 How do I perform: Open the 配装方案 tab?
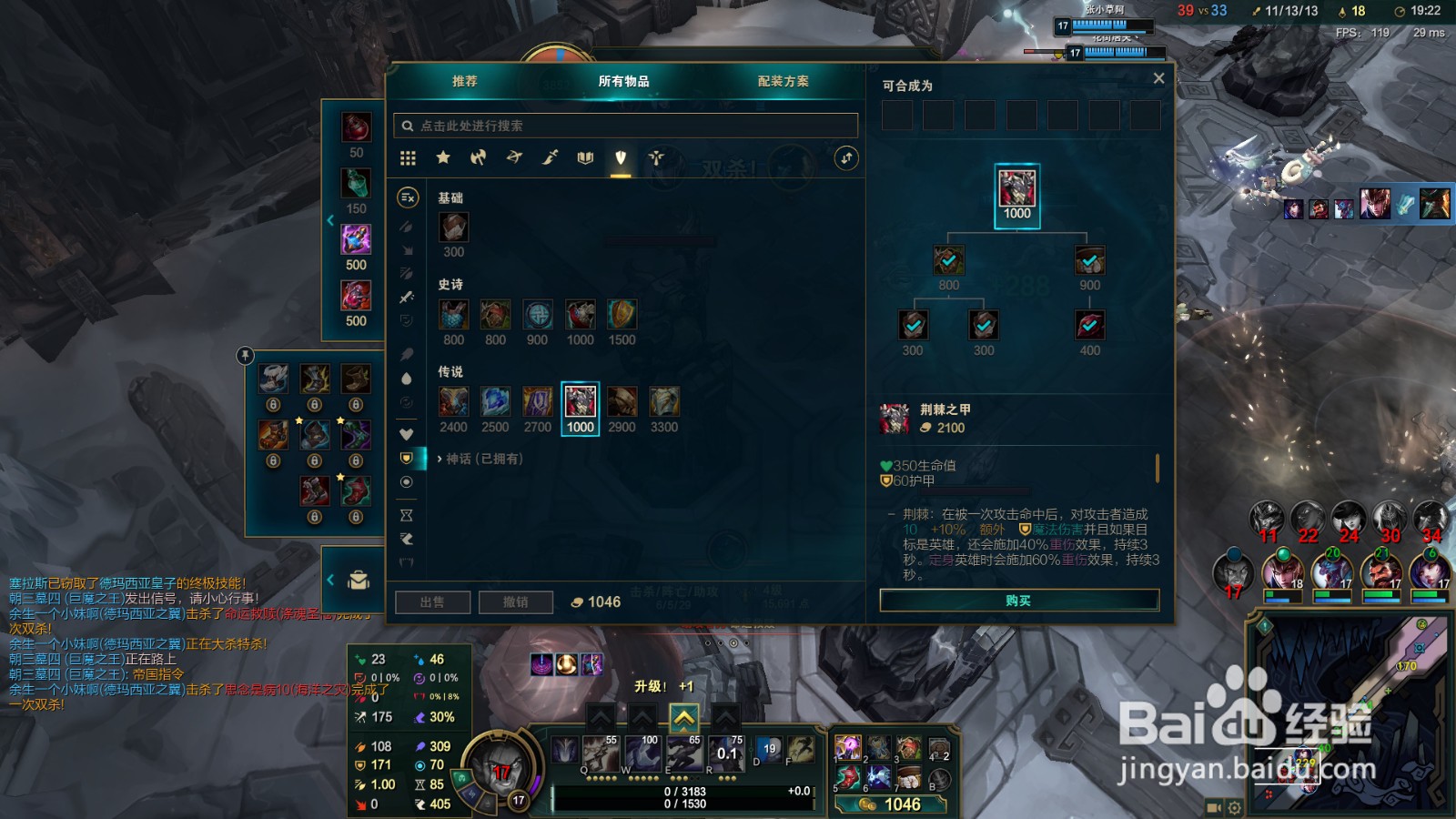[x=781, y=82]
